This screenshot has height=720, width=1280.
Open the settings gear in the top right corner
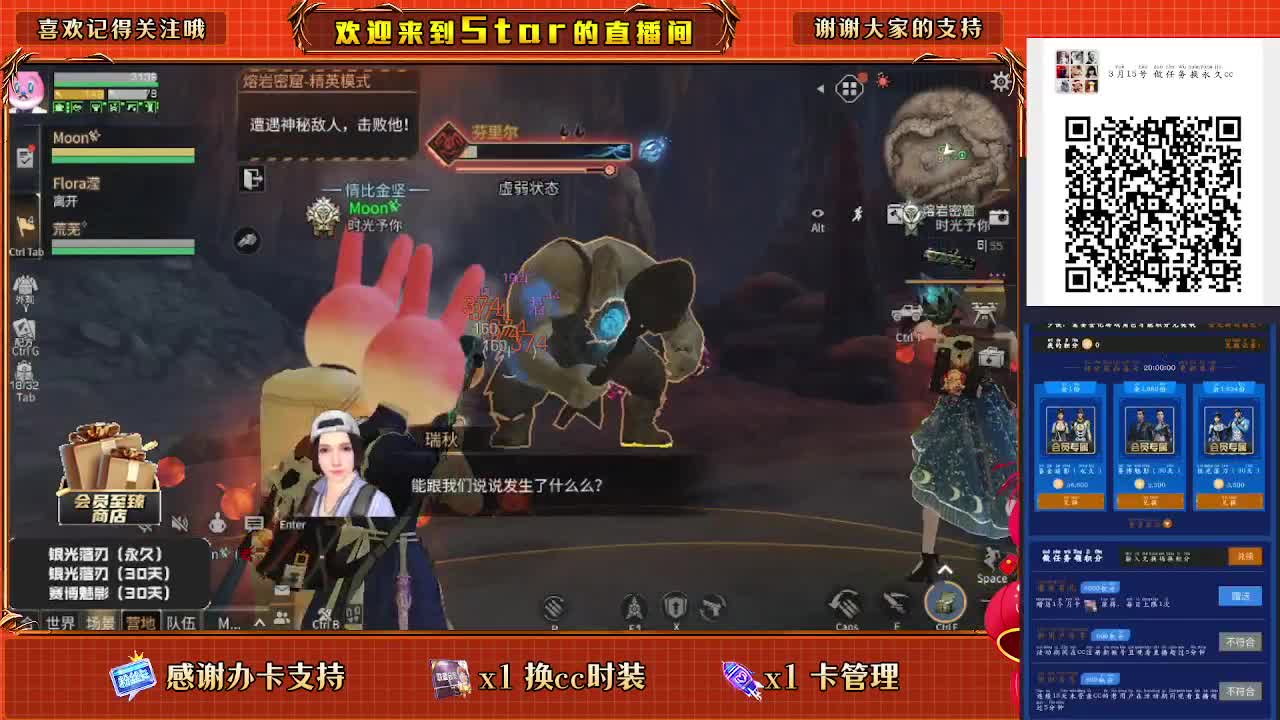[1003, 82]
